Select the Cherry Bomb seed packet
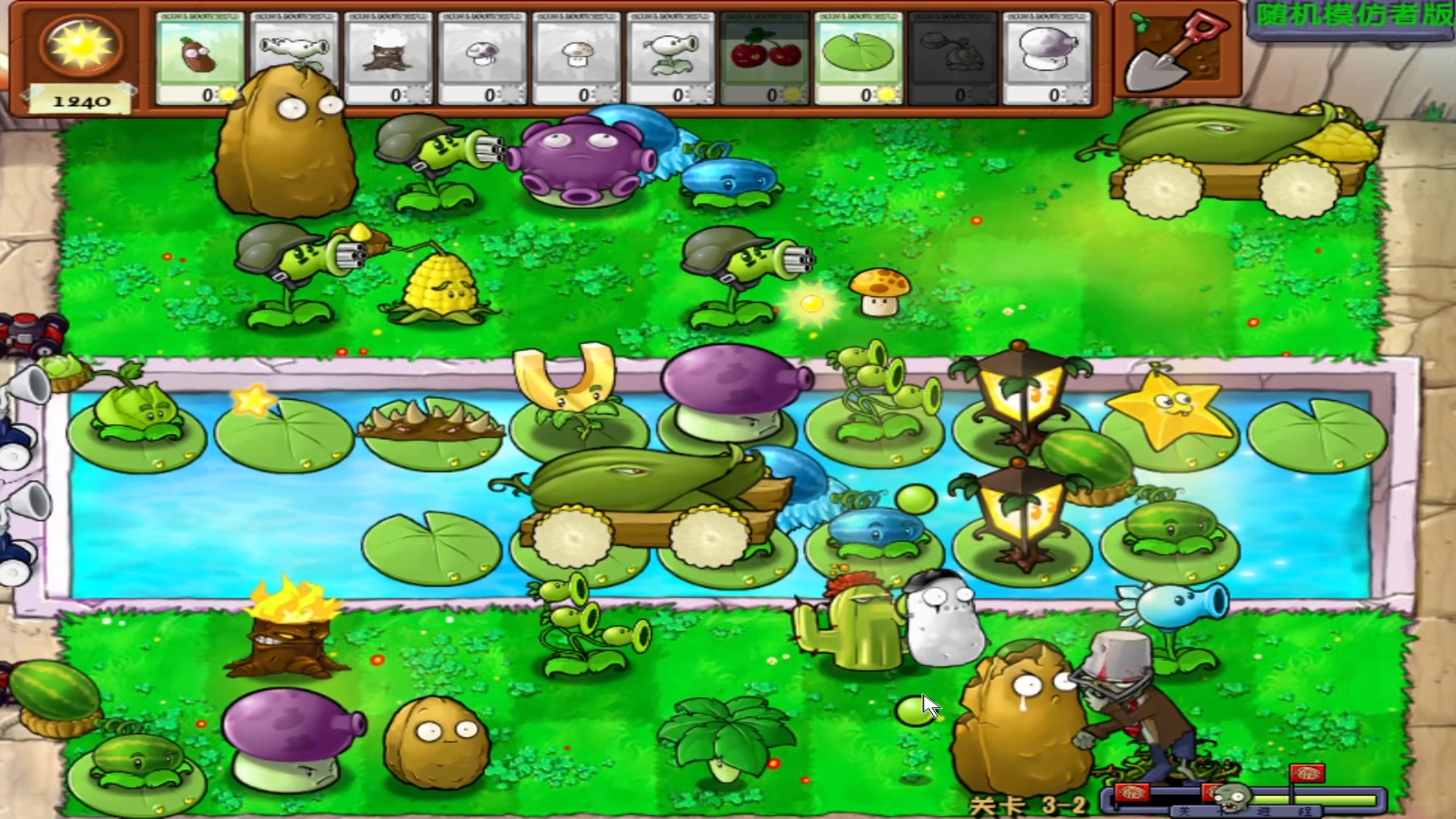The width and height of the screenshot is (1456, 819). (764, 58)
